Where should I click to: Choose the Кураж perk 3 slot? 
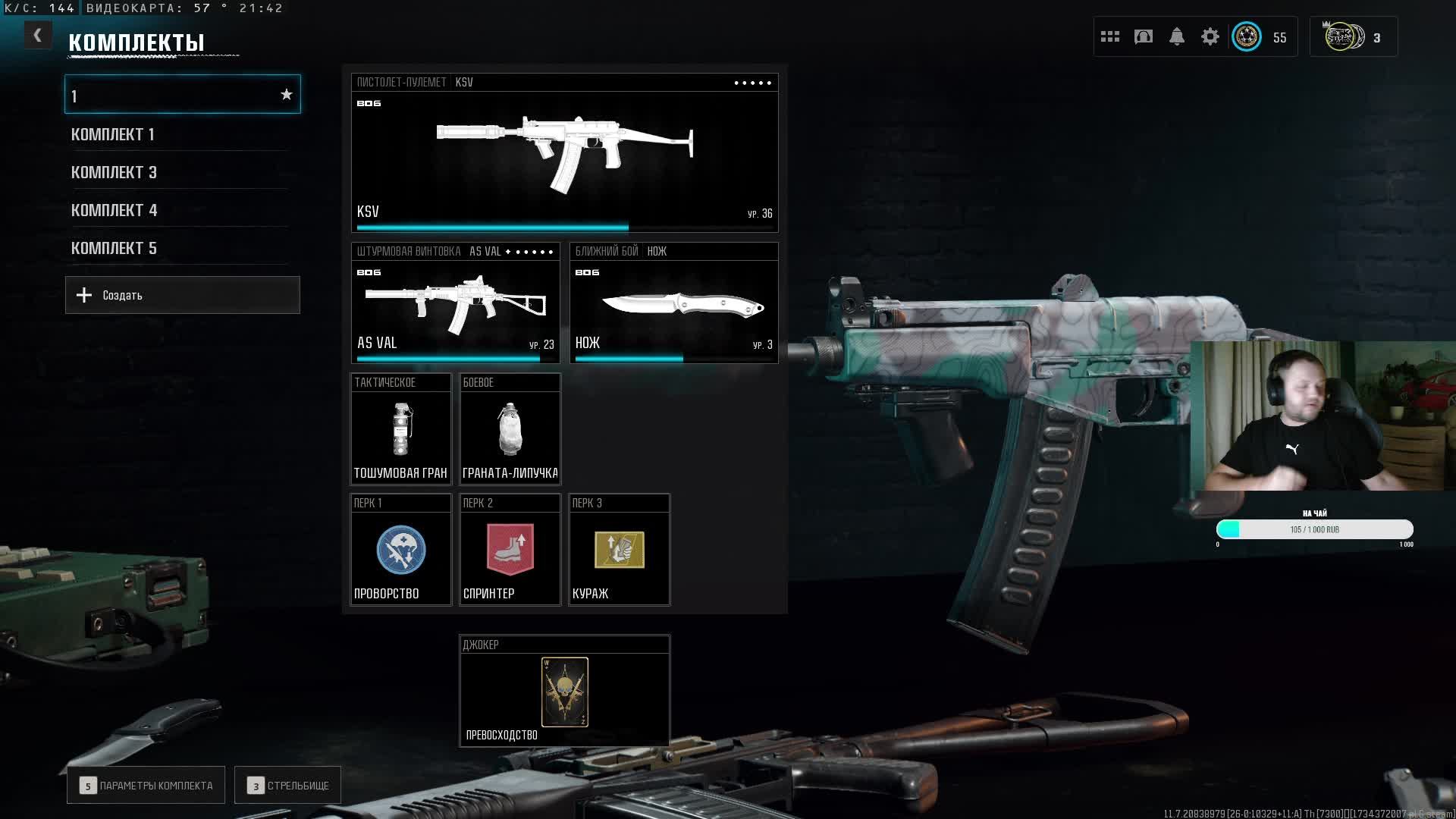click(x=619, y=550)
